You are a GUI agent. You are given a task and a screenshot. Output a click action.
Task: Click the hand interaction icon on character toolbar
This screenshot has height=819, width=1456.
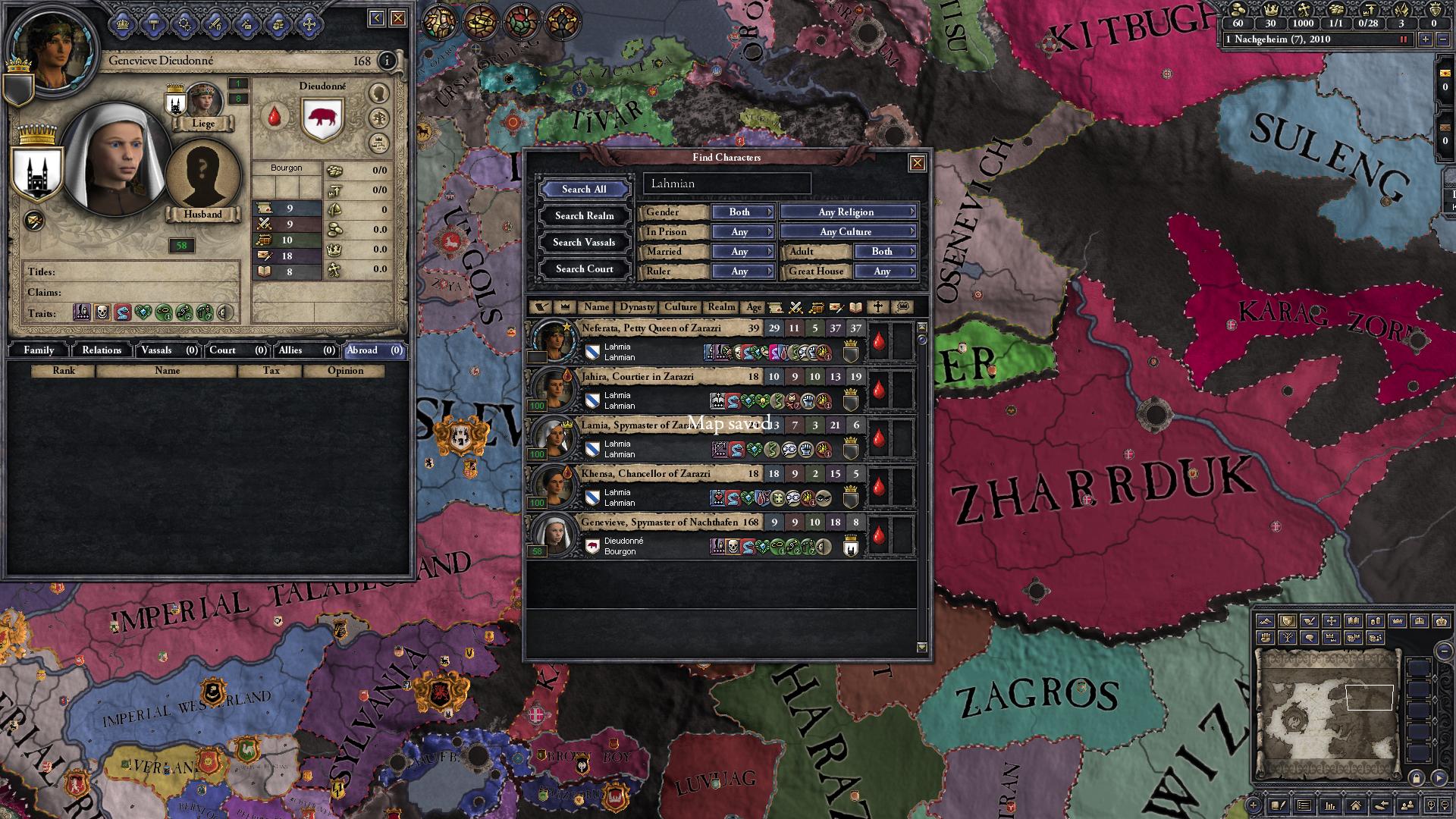pyautogui.click(x=278, y=24)
